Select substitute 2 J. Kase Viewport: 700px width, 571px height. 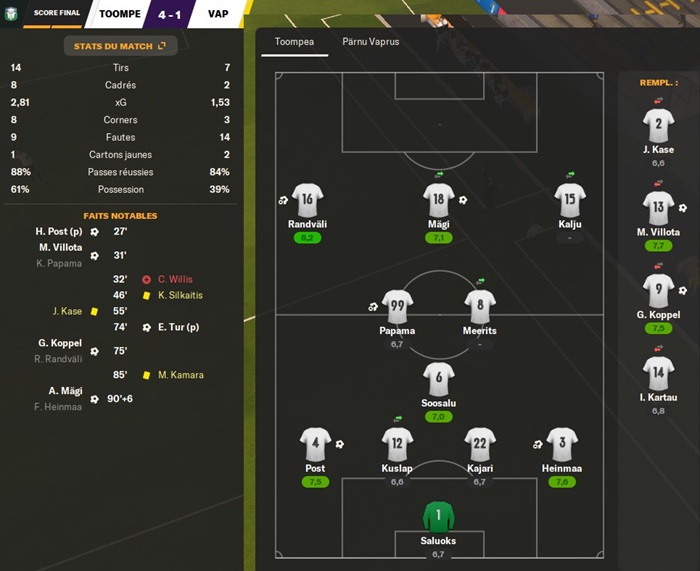coord(658,126)
